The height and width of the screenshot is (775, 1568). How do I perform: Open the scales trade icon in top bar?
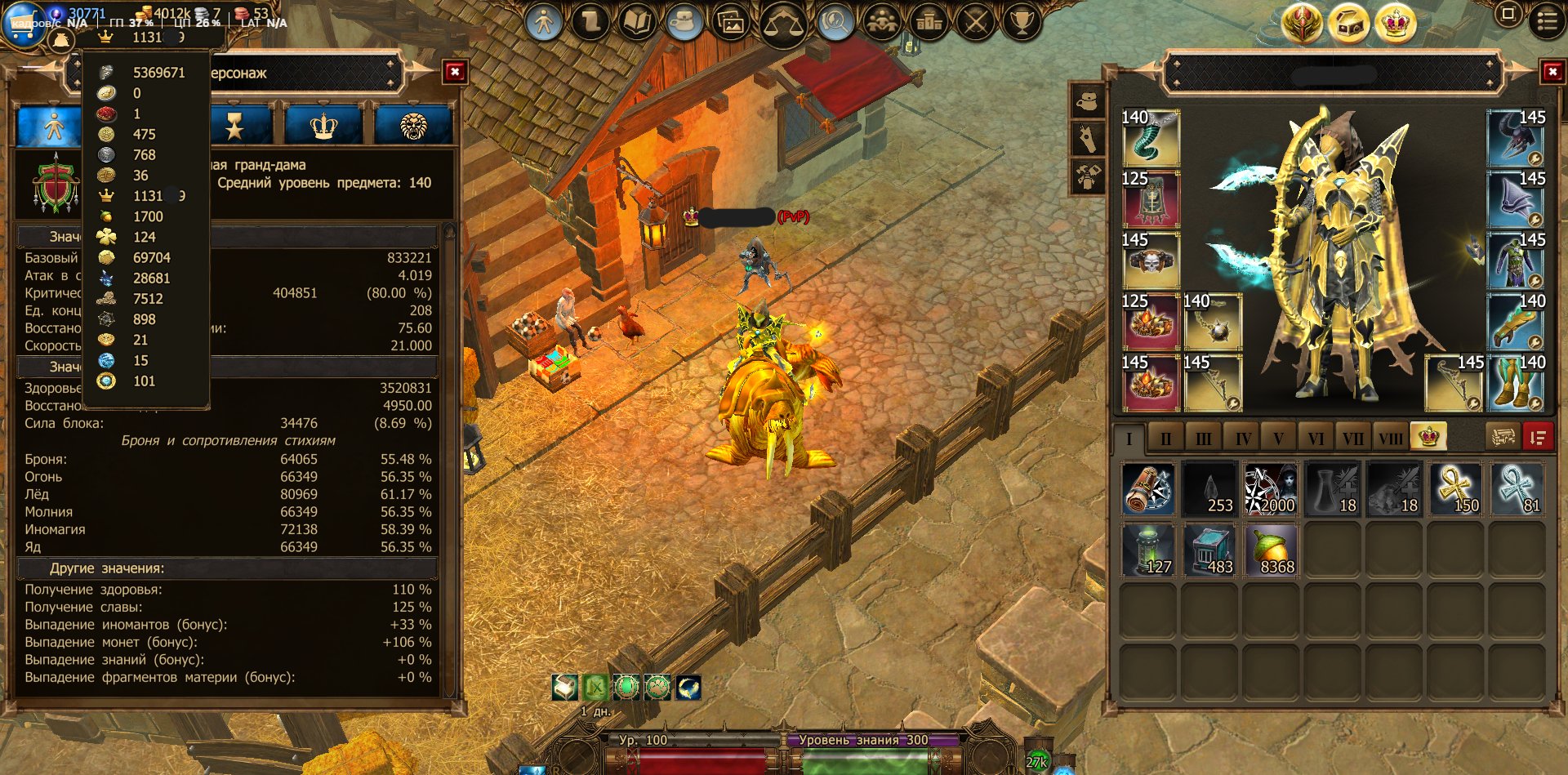783,23
